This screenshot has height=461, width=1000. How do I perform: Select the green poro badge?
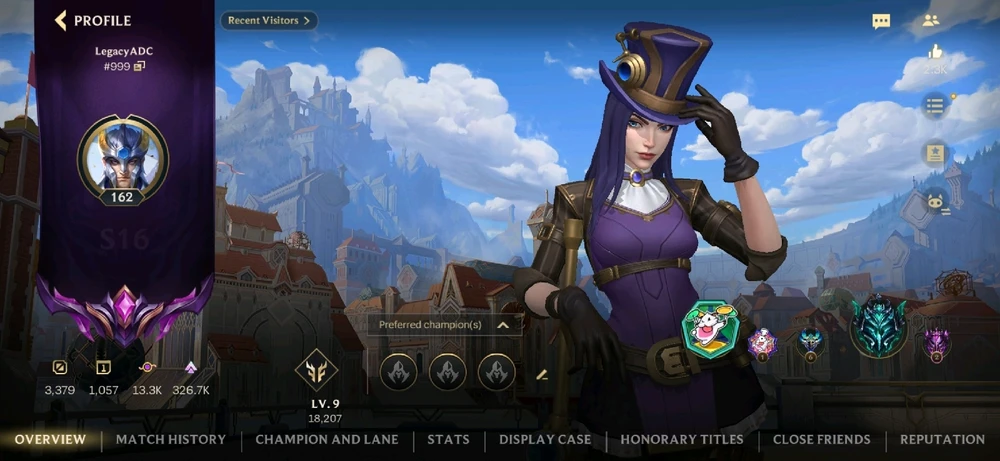709,327
